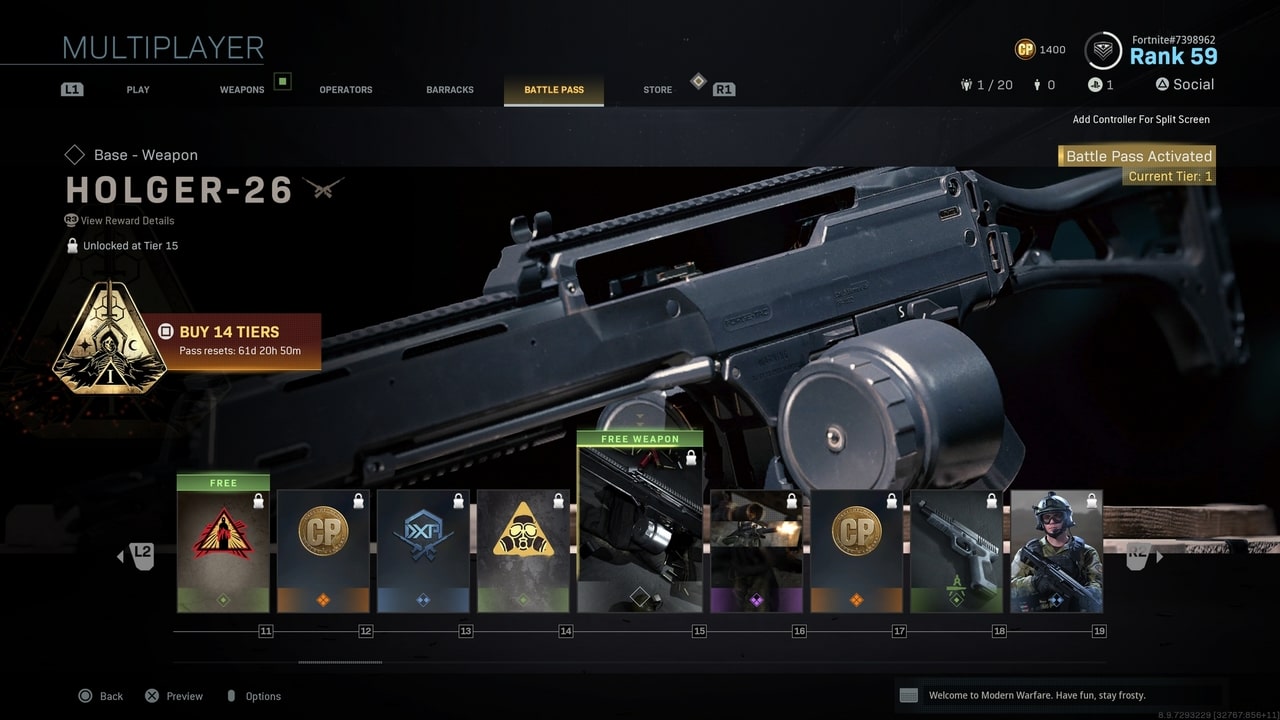1280x720 pixels.
Task: Click the crossed-swords icon beside HOLGER-26
Action: pos(324,188)
